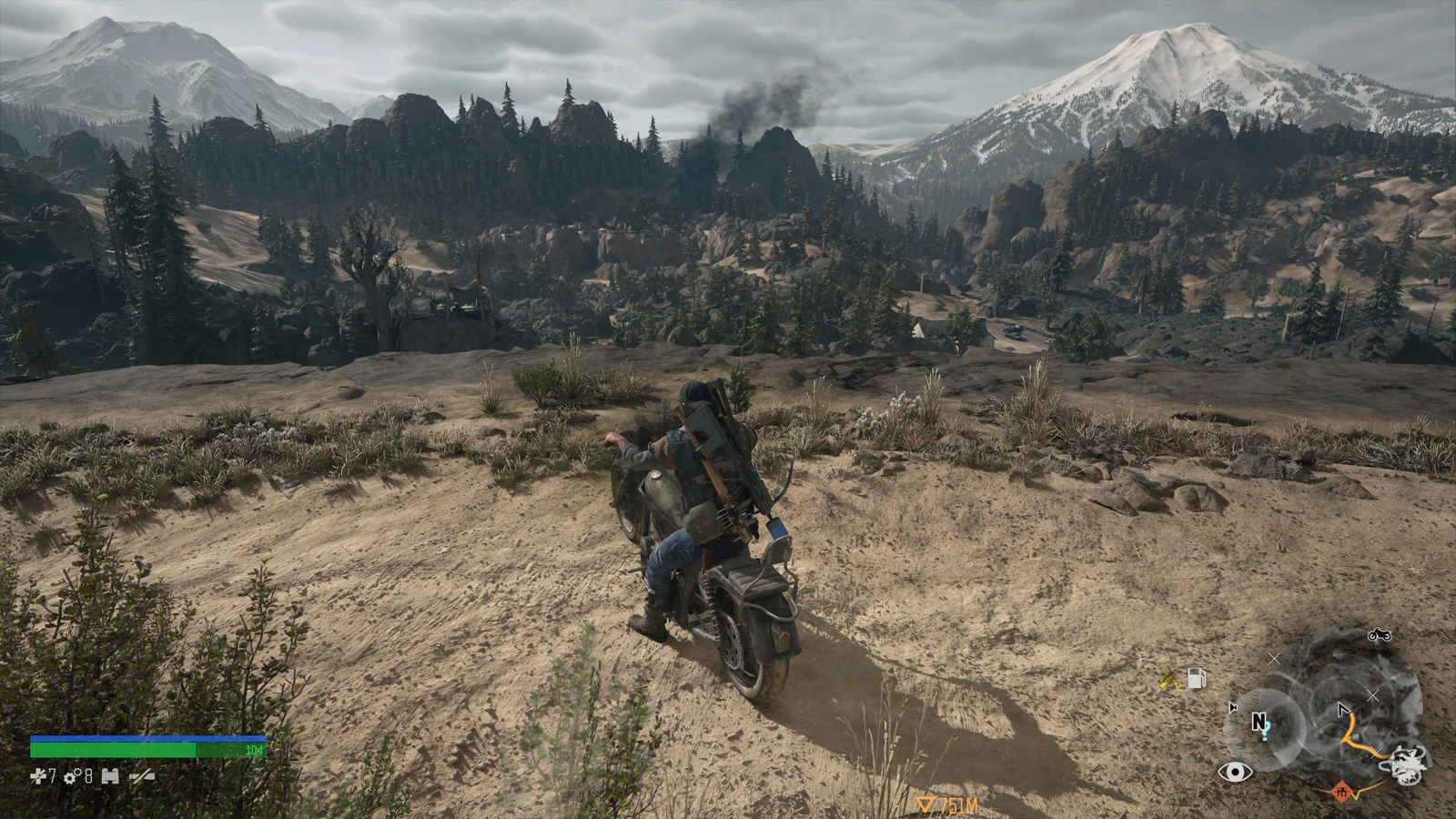Click the crossed-out melee weapon icon
Image resolution: width=1456 pixels, height=819 pixels.
click(x=142, y=776)
